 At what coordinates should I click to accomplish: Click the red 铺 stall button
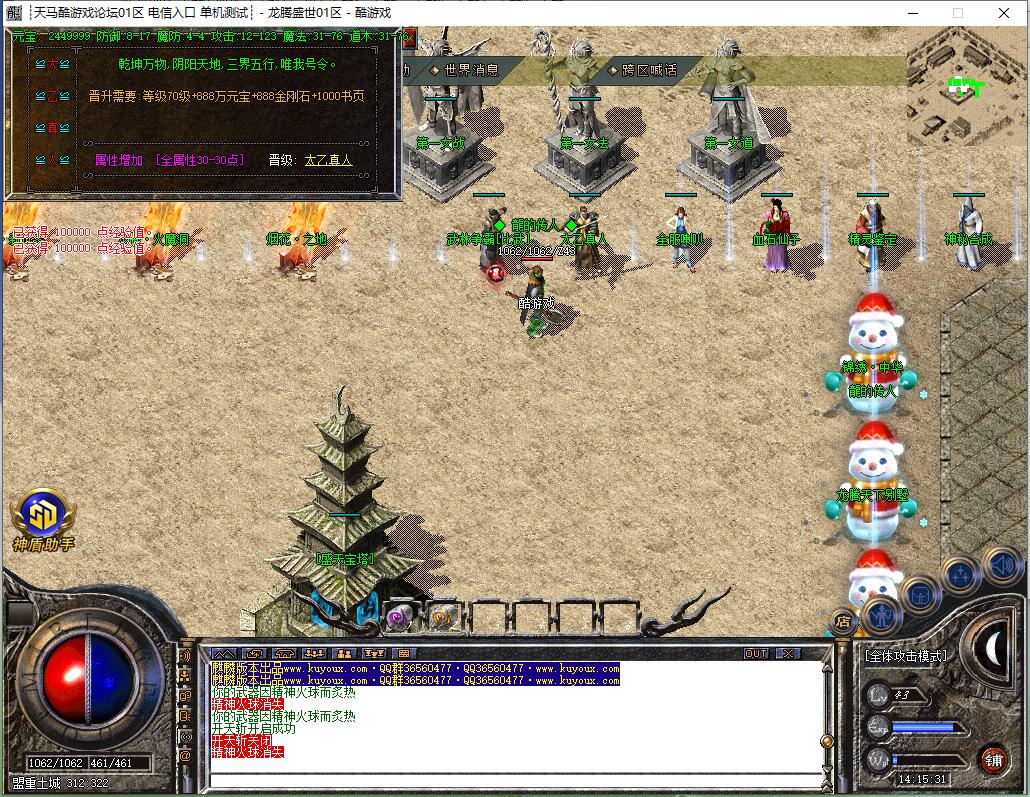click(x=993, y=759)
